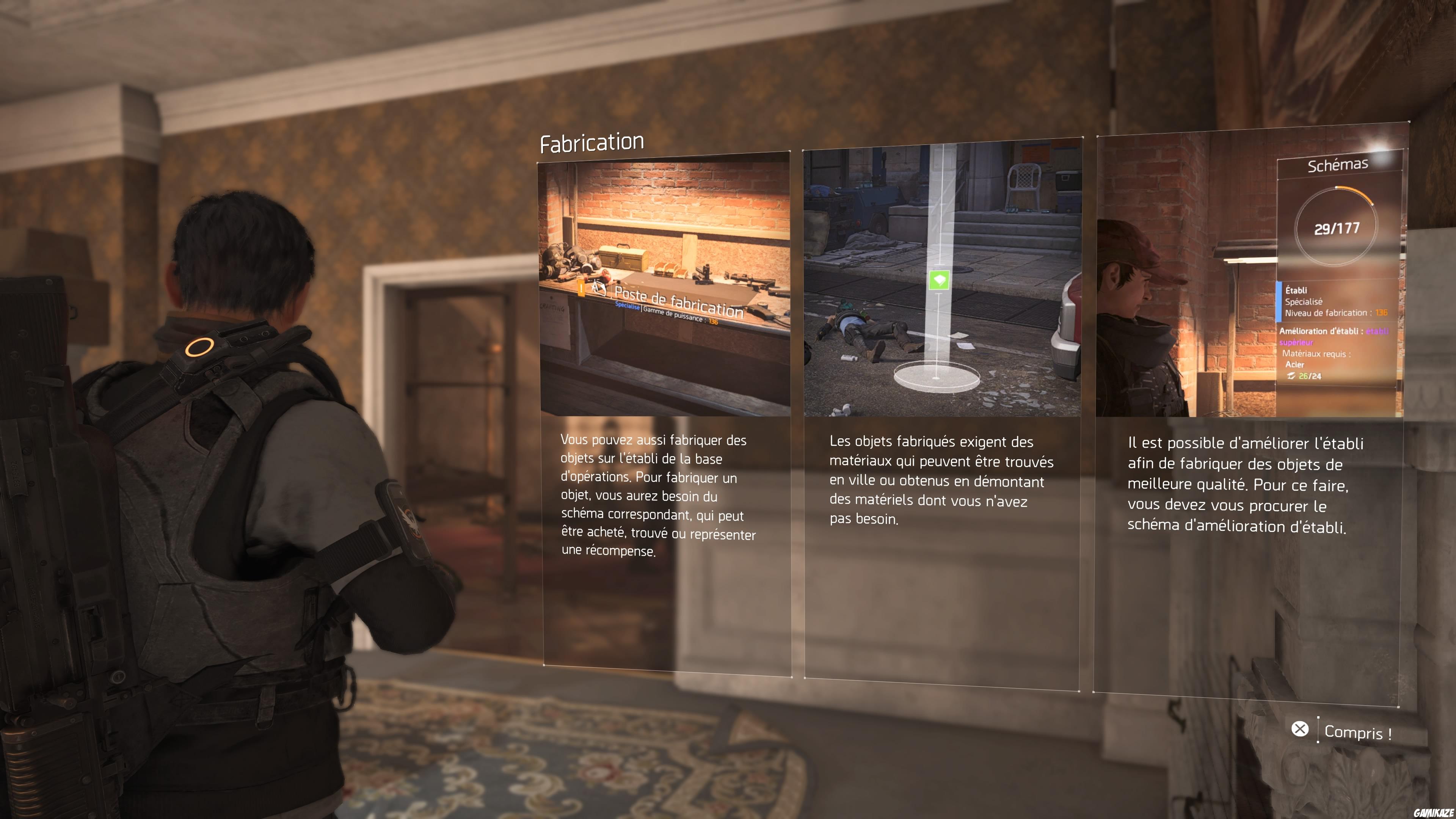Click the Niveau de fabrication 136 value

pyautogui.click(x=1382, y=312)
